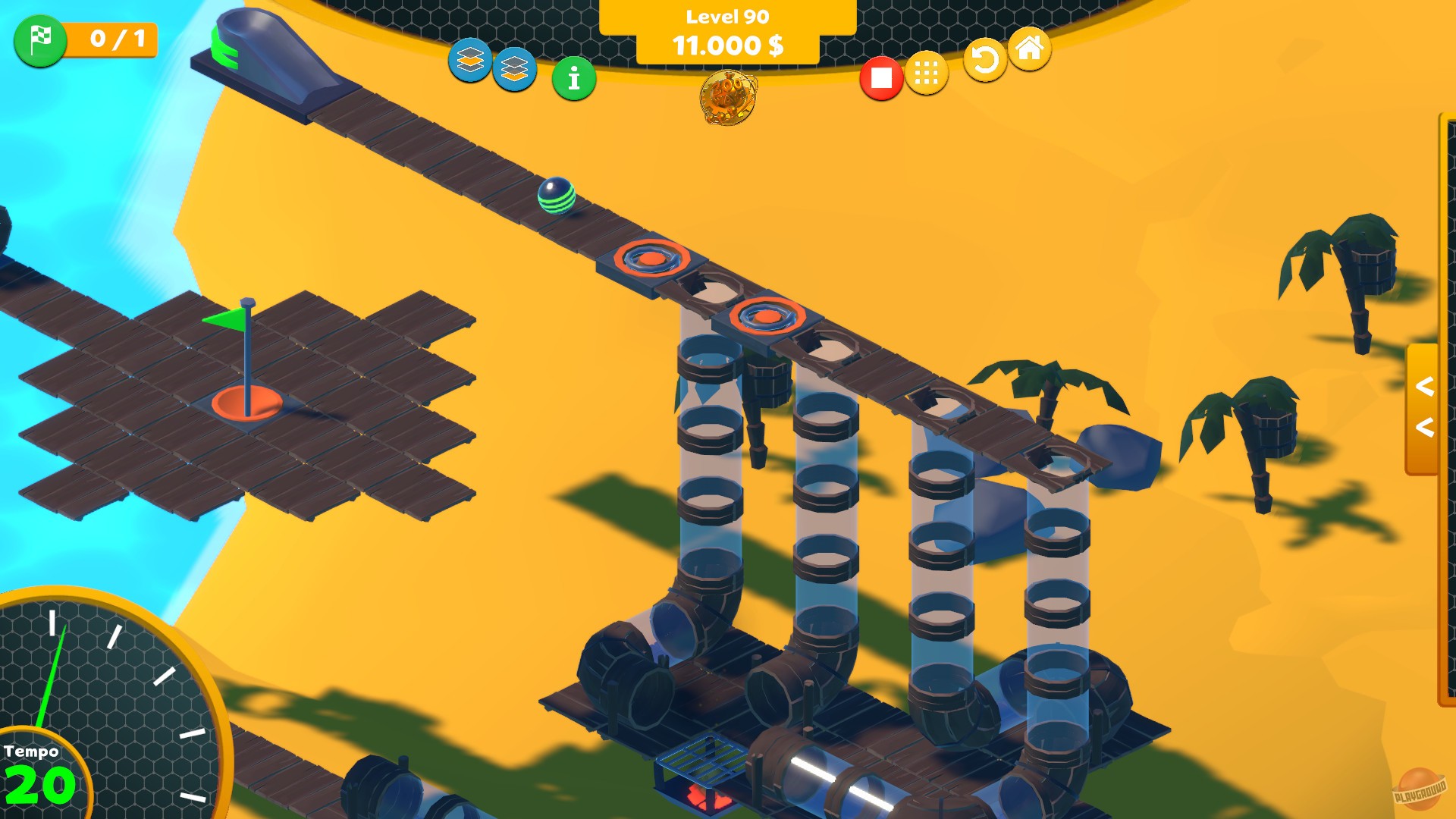This screenshot has width=1456, height=819.
Task: Click the 11.000 $ money display
Action: point(726,46)
